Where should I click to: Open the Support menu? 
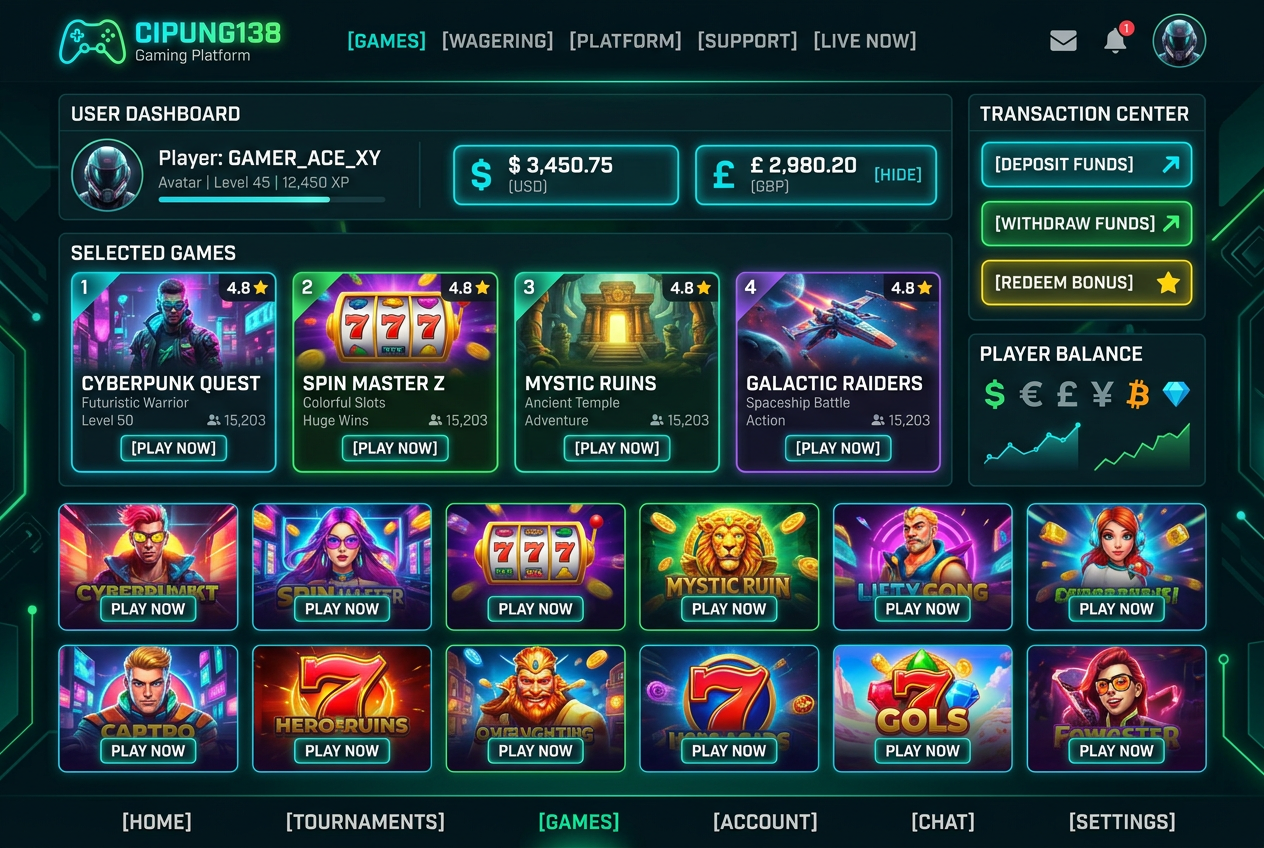click(747, 41)
